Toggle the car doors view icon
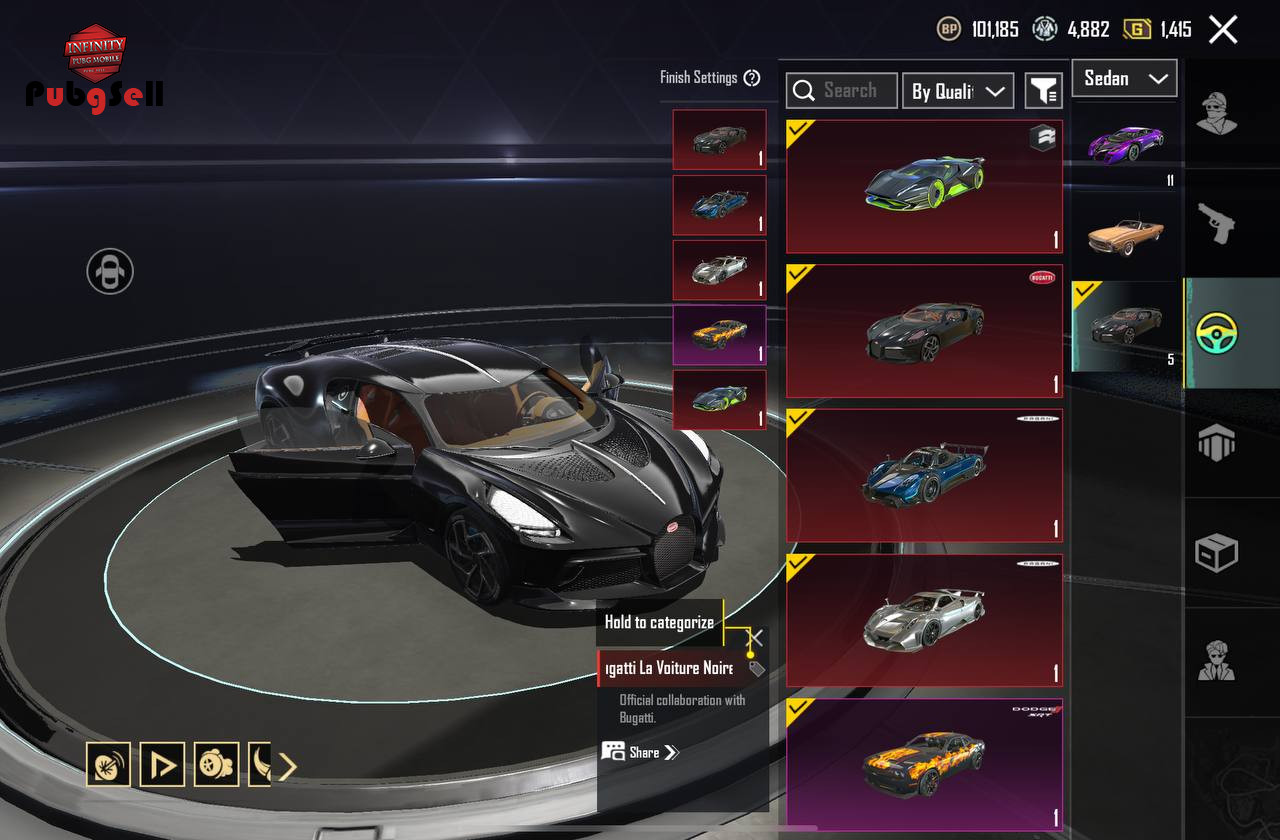Image resolution: width=1280 pixels, height=840 pixels. click(110, 271)
